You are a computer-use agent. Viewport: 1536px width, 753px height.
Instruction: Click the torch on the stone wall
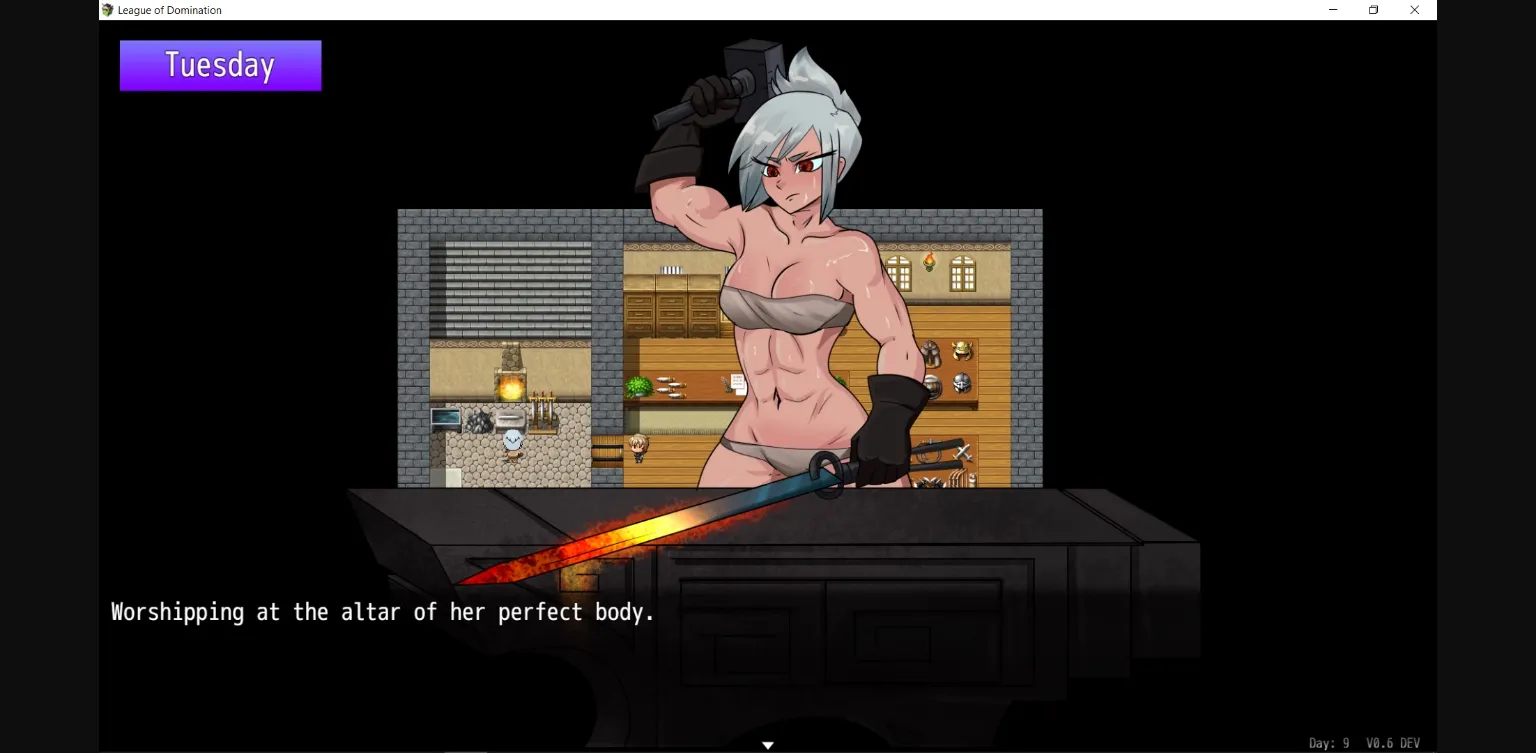tap(930, 262)
